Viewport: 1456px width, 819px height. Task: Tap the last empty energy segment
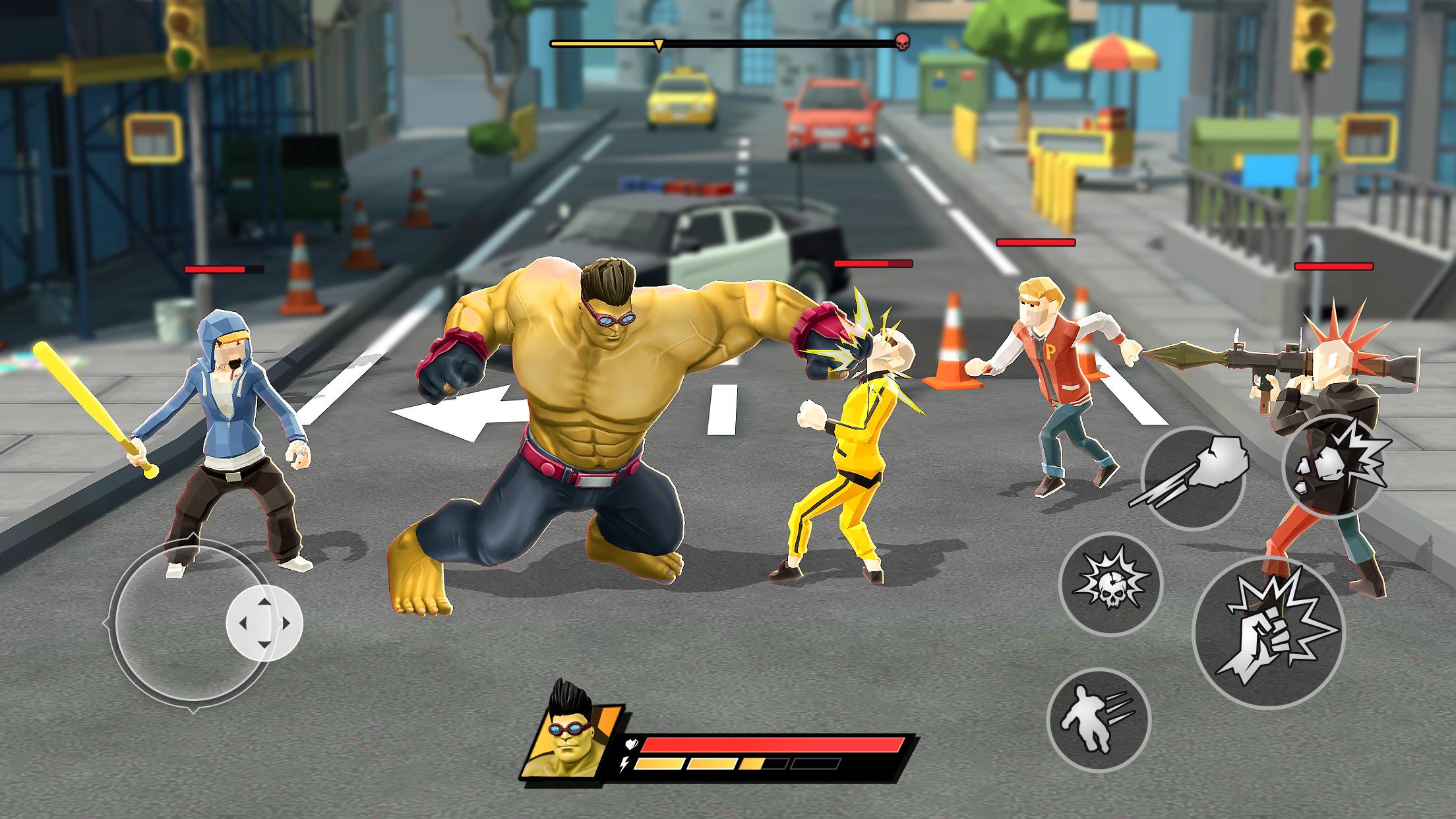816,764
